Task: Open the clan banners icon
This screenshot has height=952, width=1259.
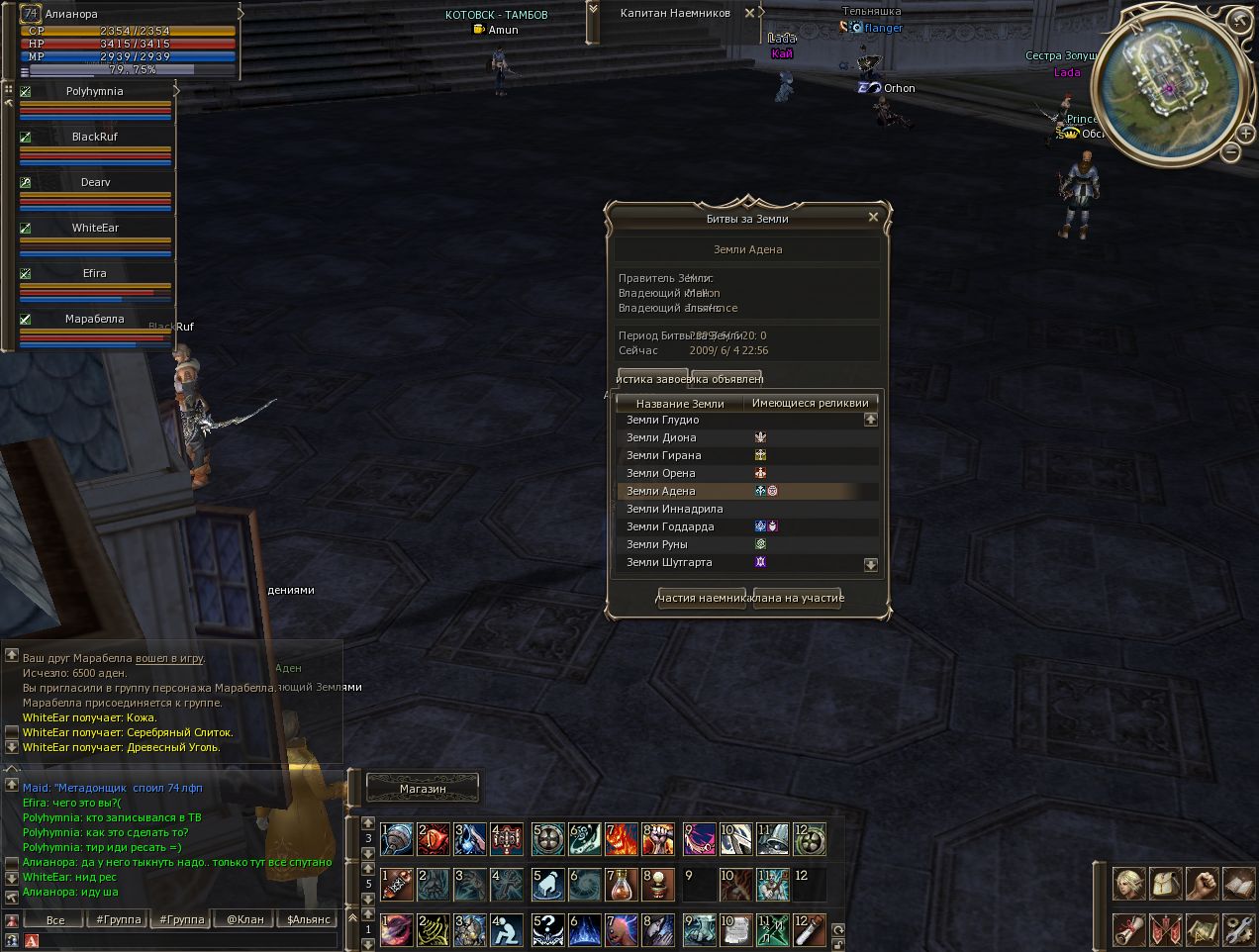Action: (1165, 929)
